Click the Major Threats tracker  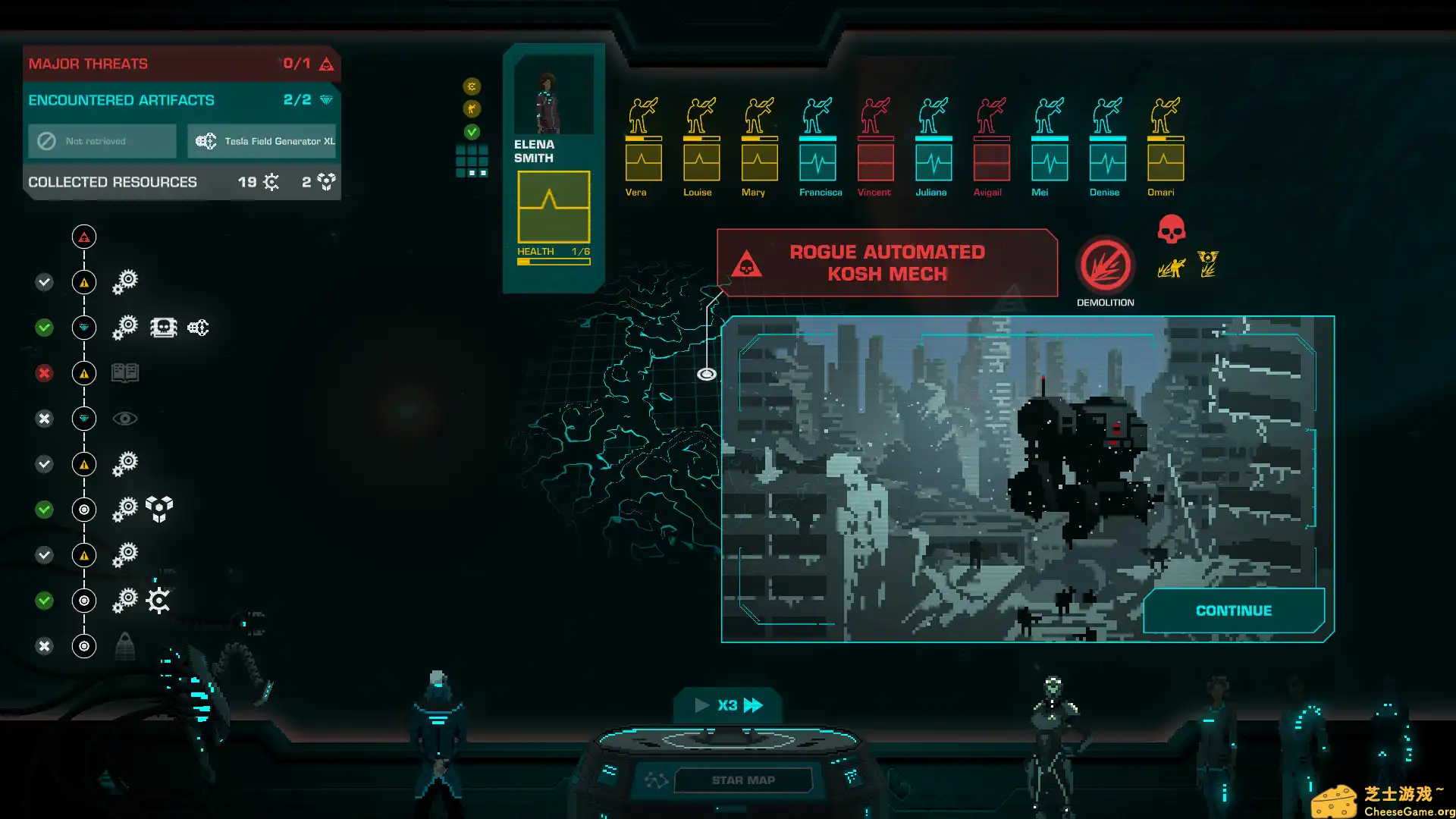(181, 64)
